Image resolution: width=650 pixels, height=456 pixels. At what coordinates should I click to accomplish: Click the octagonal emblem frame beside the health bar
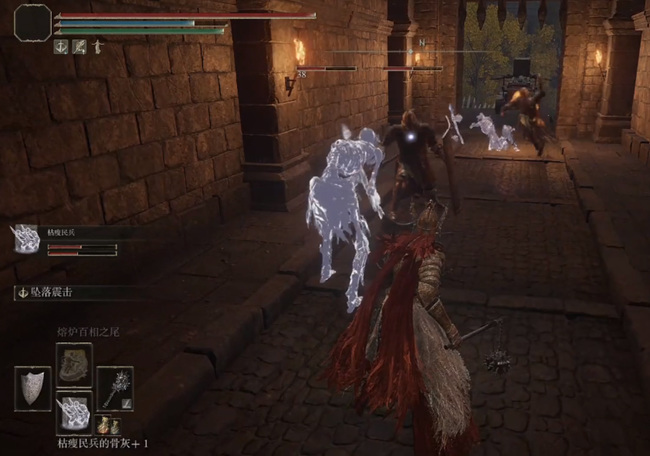(32, 21)
